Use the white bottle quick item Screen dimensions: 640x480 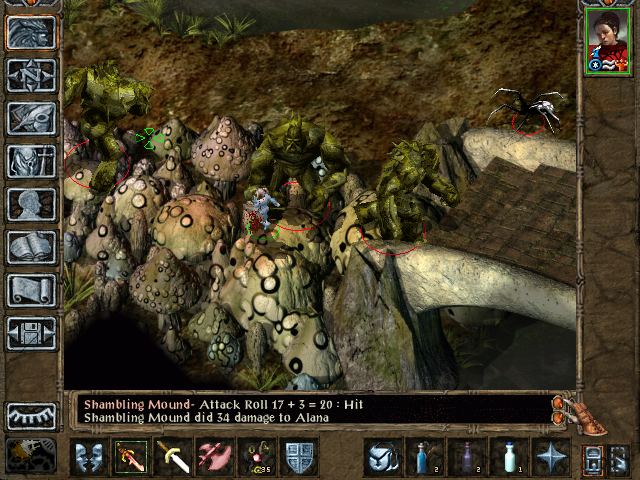pos(507,457)
